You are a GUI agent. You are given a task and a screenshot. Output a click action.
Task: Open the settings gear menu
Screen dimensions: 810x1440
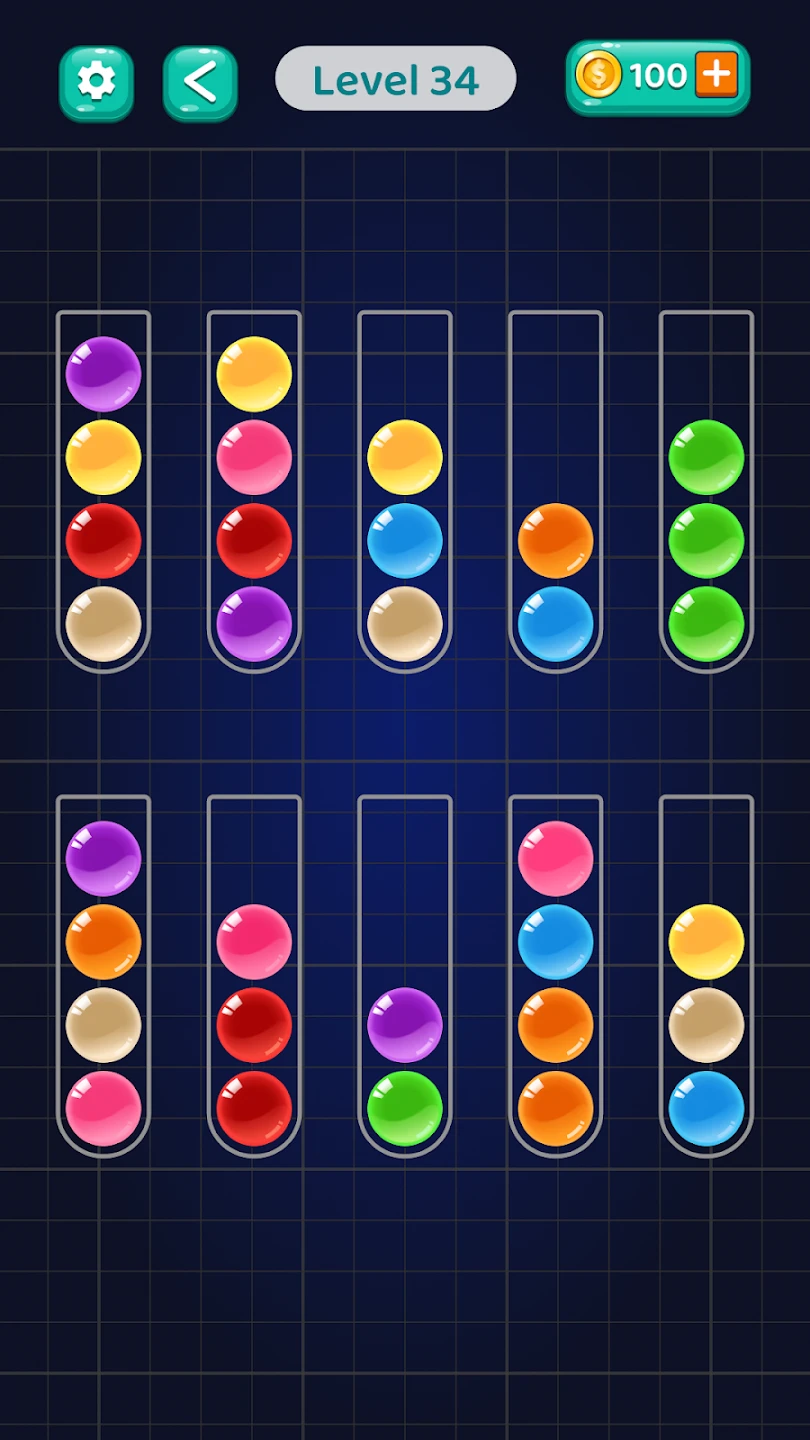tap(96, 83)
